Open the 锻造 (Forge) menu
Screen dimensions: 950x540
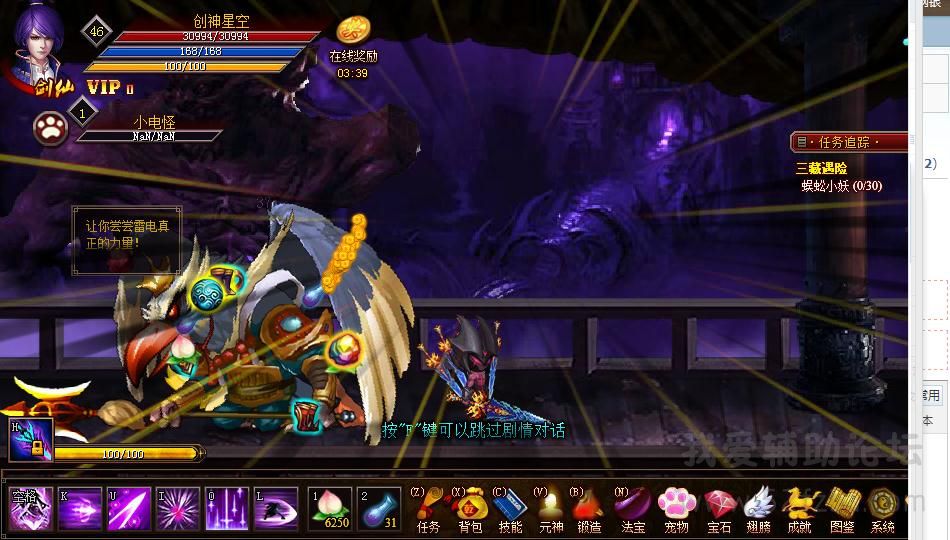[x=590, y=506]
